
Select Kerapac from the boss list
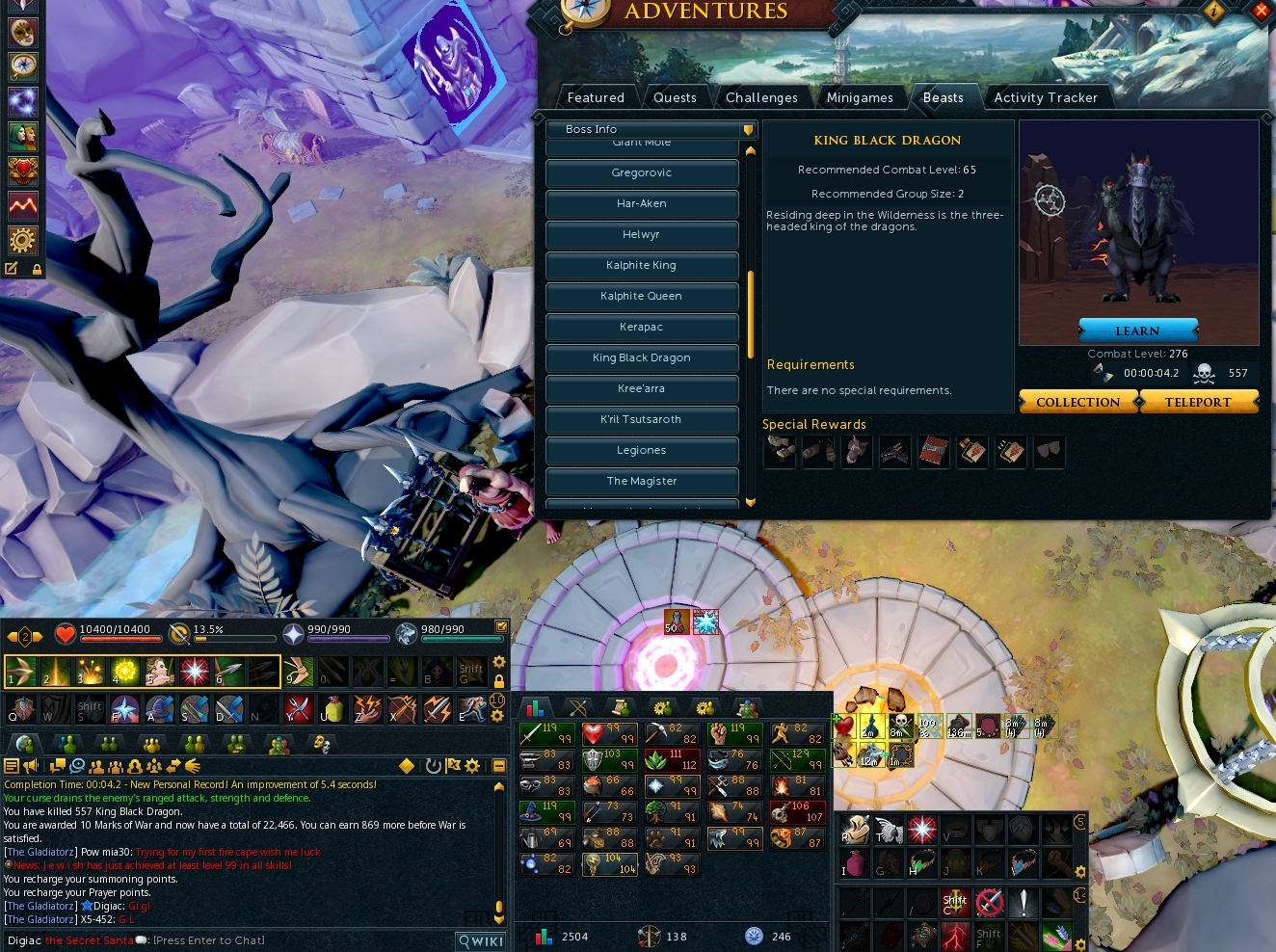click(642, 327)
